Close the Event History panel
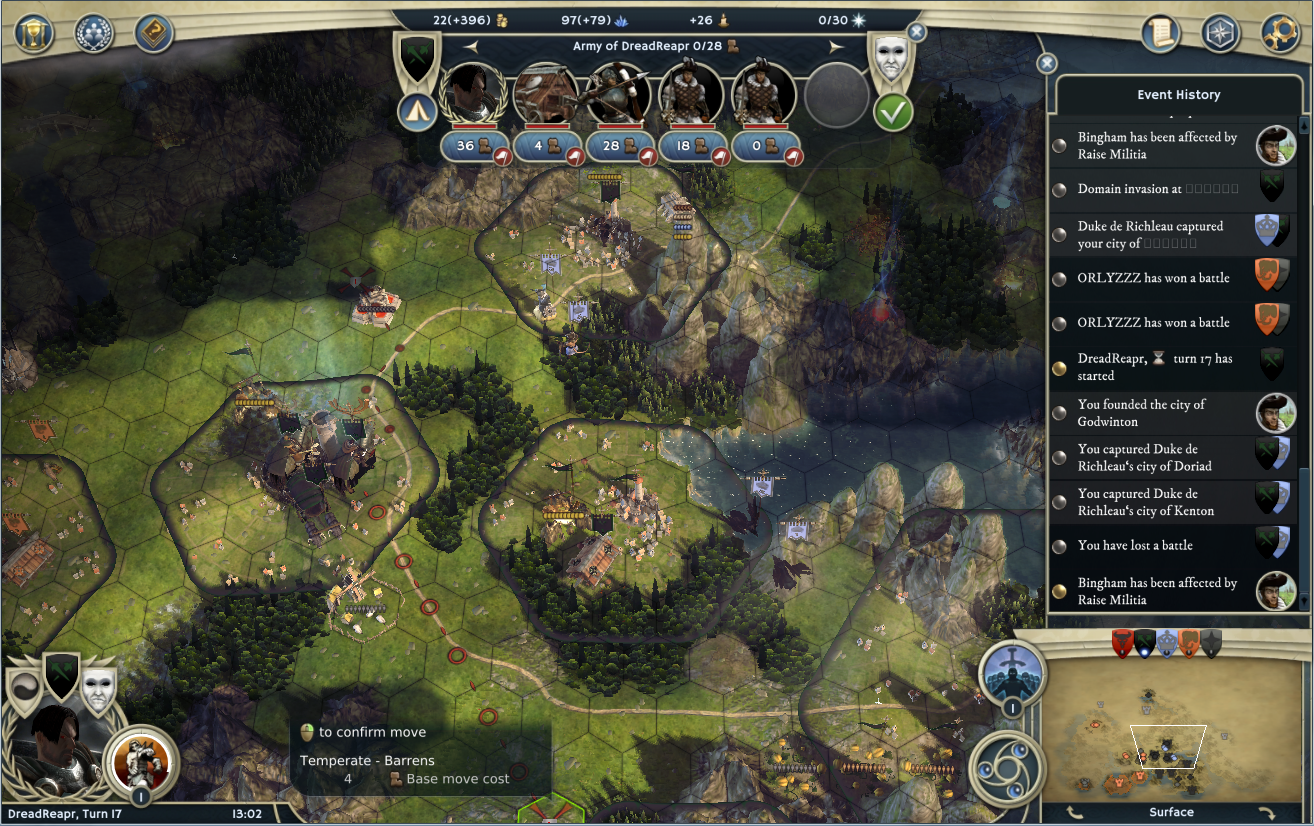This screenshot has width=1314, height=826. [1047, 63]
